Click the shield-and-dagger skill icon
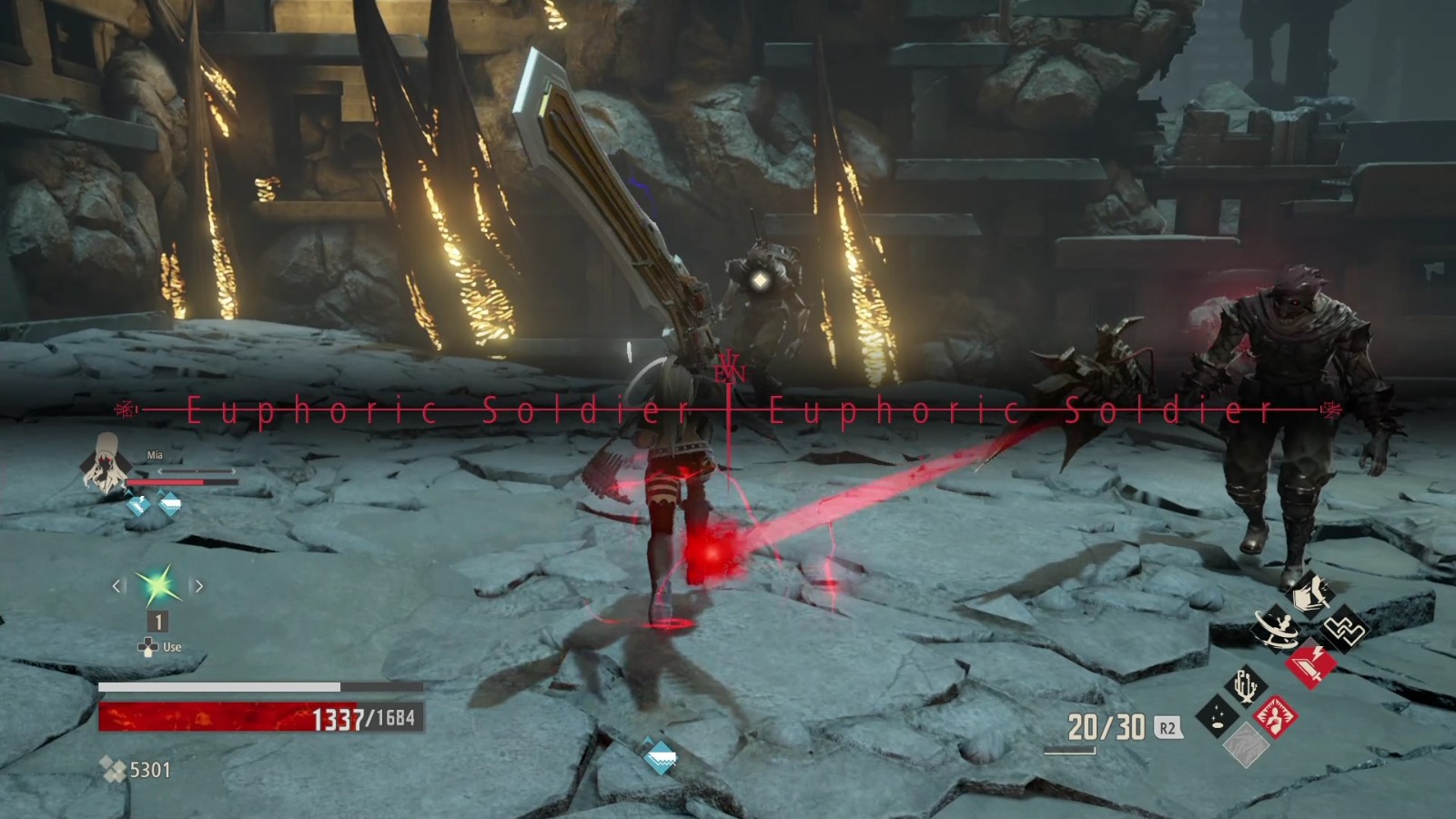 [x=1310, y=593]
